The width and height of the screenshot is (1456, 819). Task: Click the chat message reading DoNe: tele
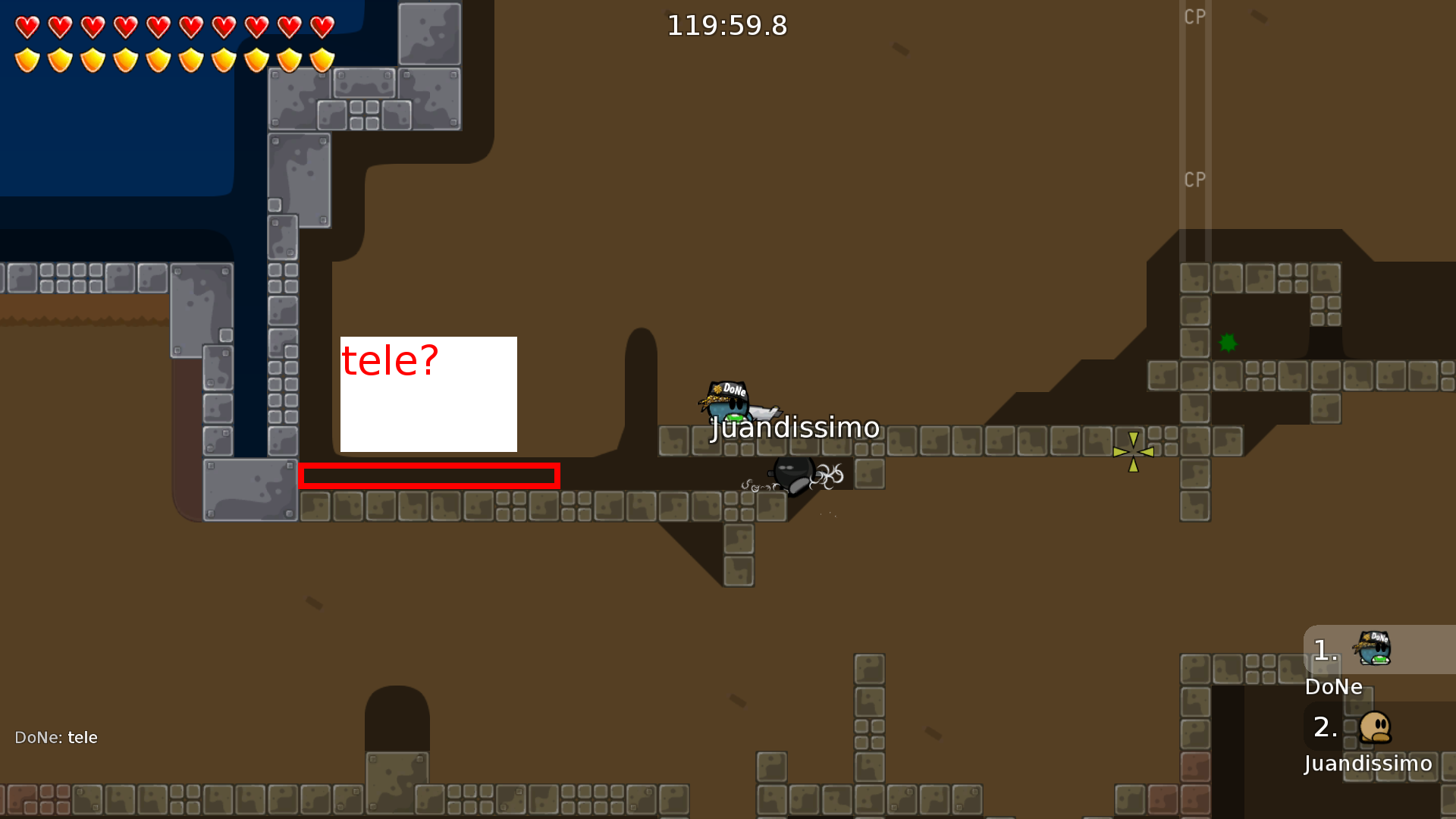coord(56,736)
